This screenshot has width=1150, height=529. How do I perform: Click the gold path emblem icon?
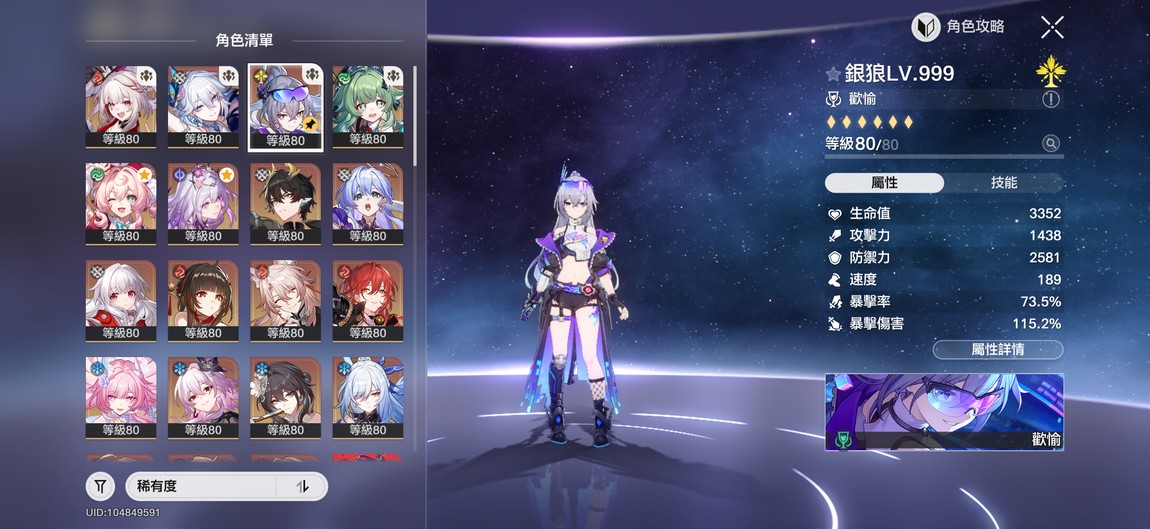(x=1050, y=70)
